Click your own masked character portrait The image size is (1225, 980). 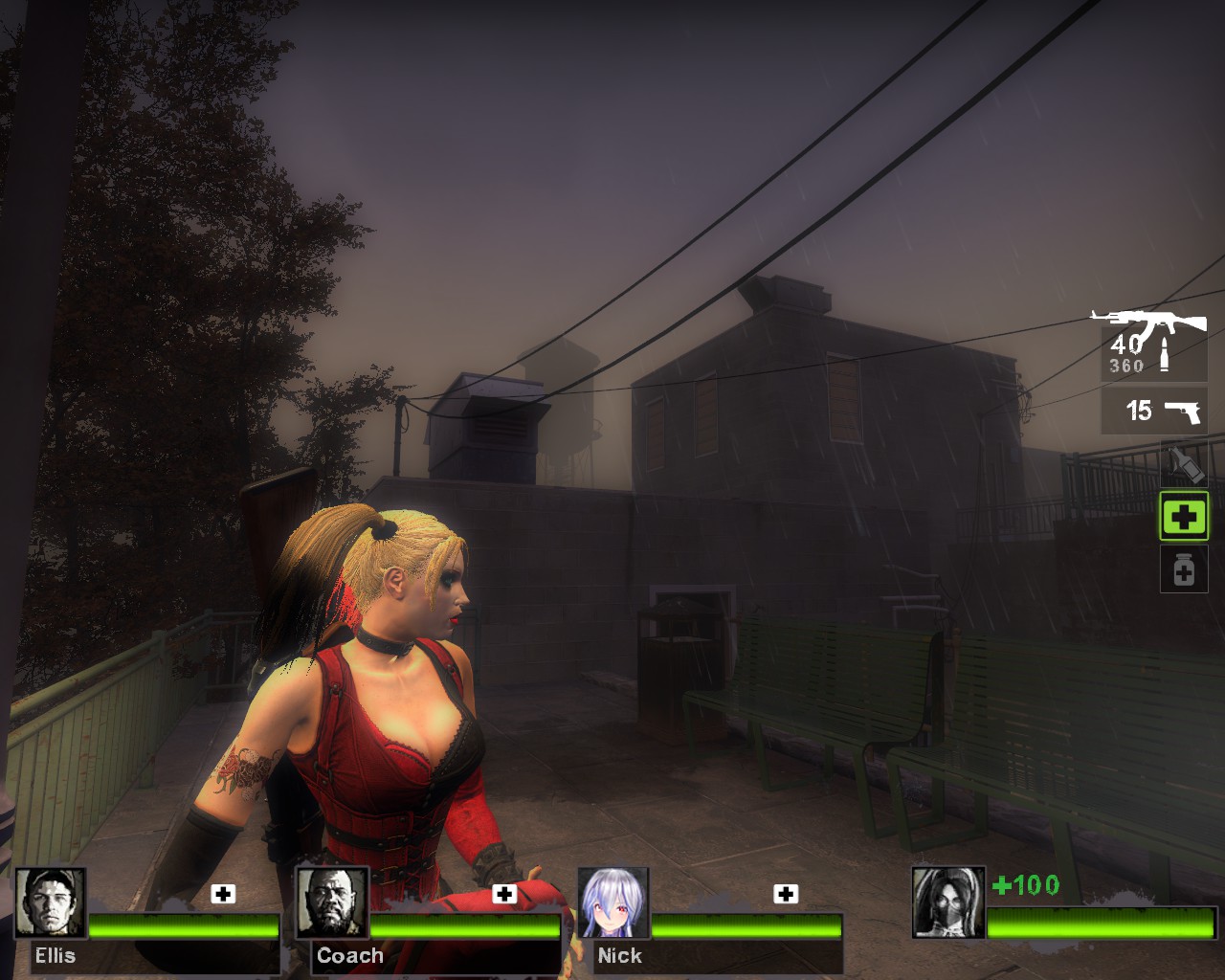pos(947,902)
